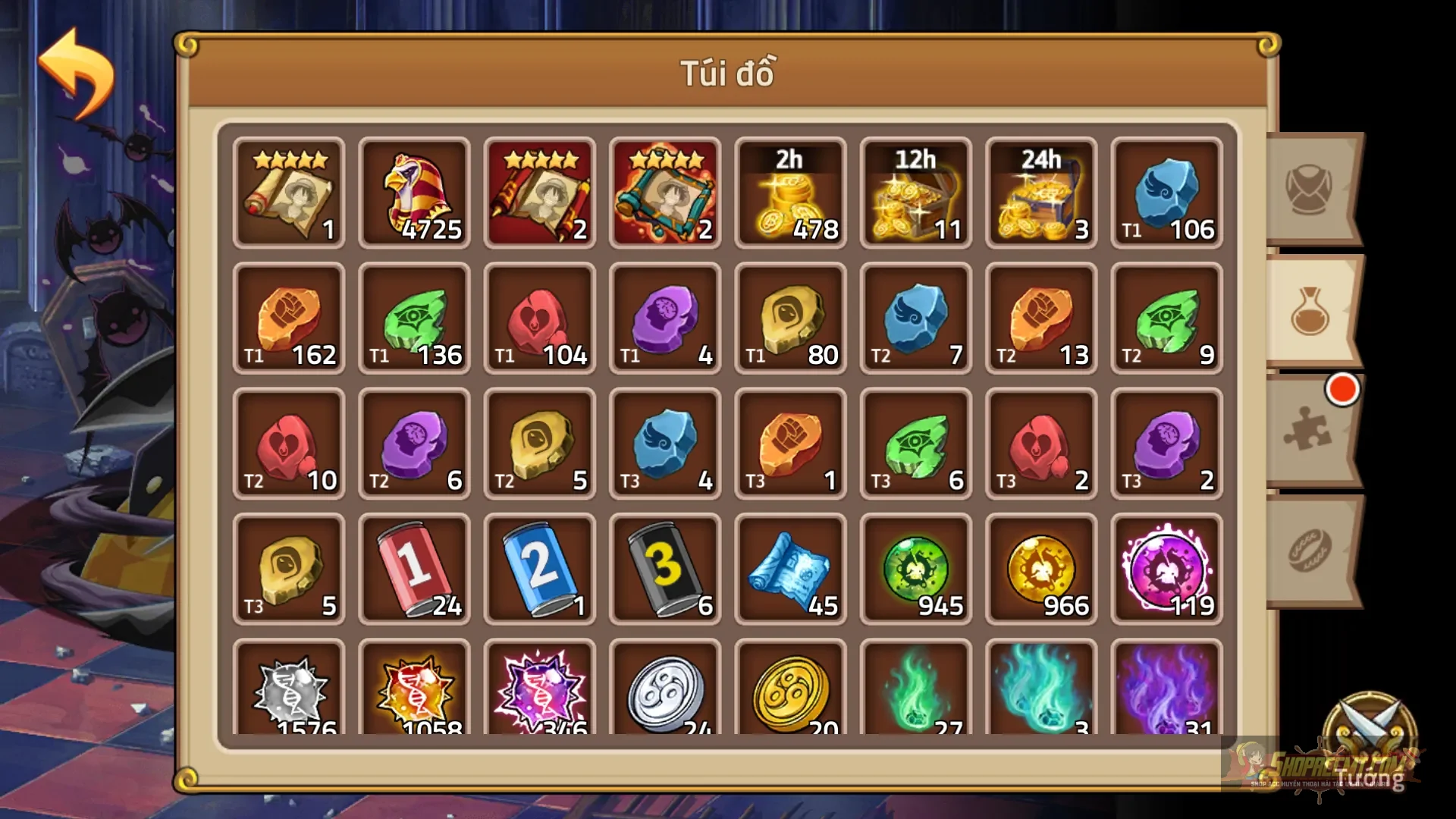Select the red can labeled 1

coord(414,569)
